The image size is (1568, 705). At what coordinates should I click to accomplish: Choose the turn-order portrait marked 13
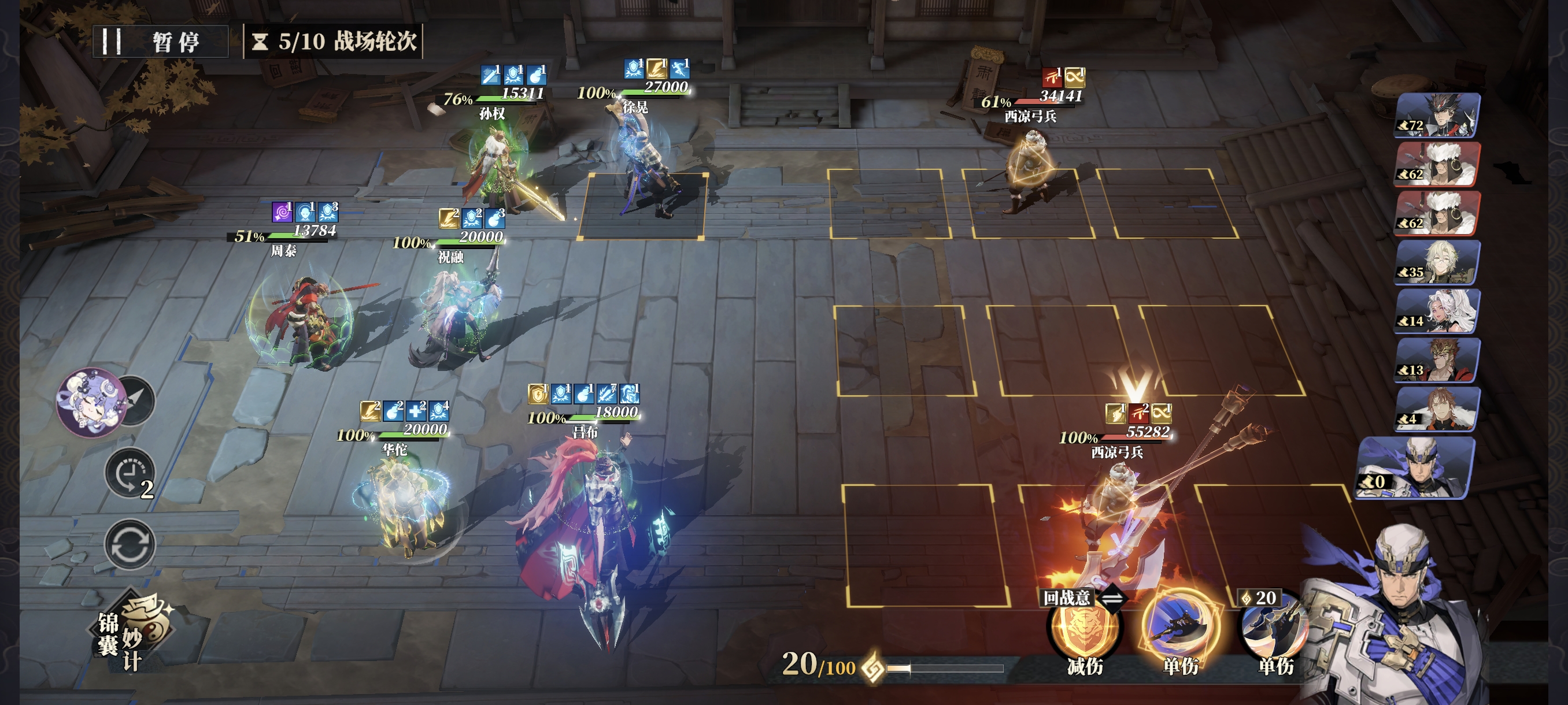click(1437, 360)
